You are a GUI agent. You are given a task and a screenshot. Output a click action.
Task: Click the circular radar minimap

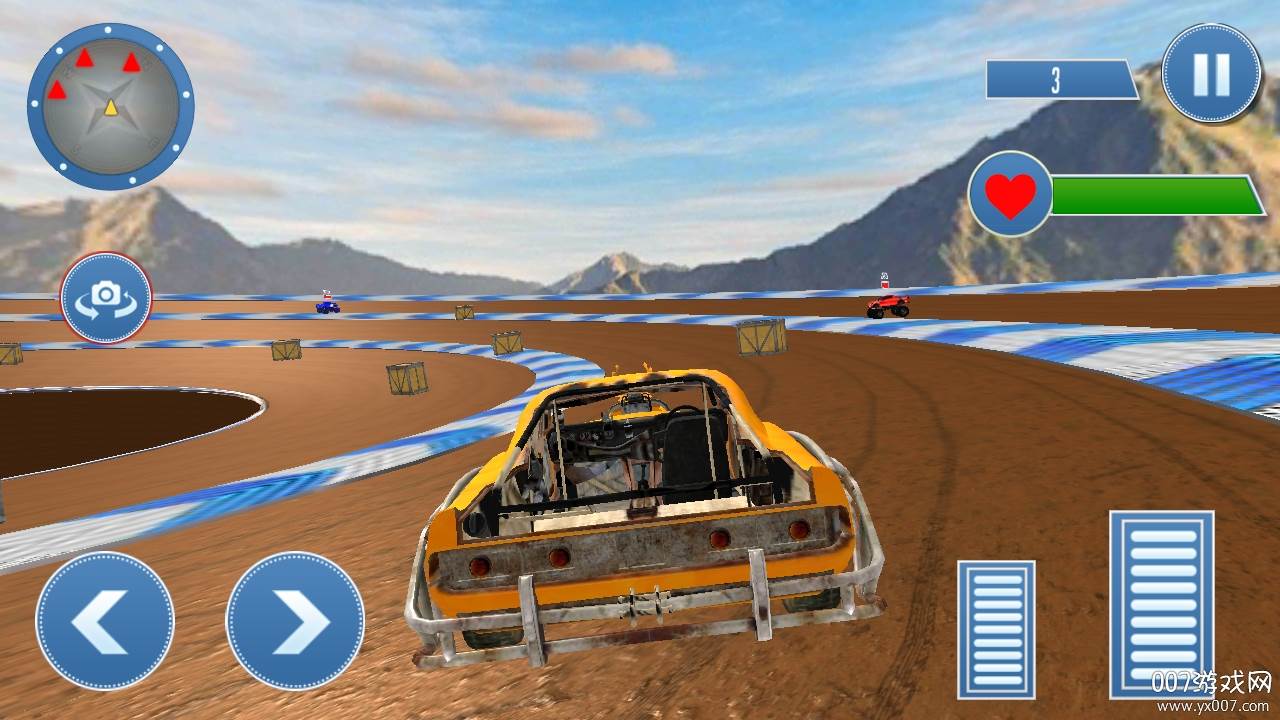click(x=110, y=106)
